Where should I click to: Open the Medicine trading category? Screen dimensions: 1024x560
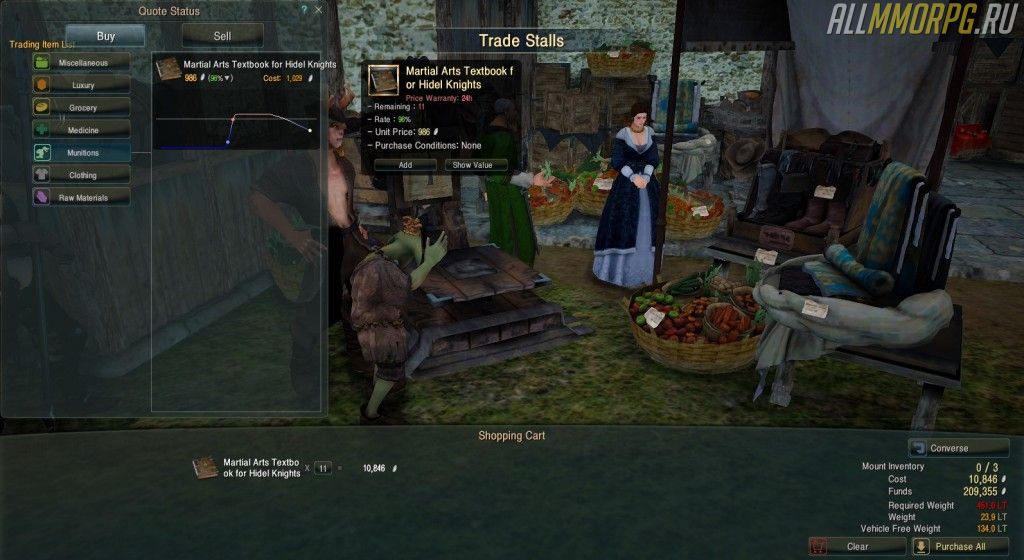pos(81,130)
